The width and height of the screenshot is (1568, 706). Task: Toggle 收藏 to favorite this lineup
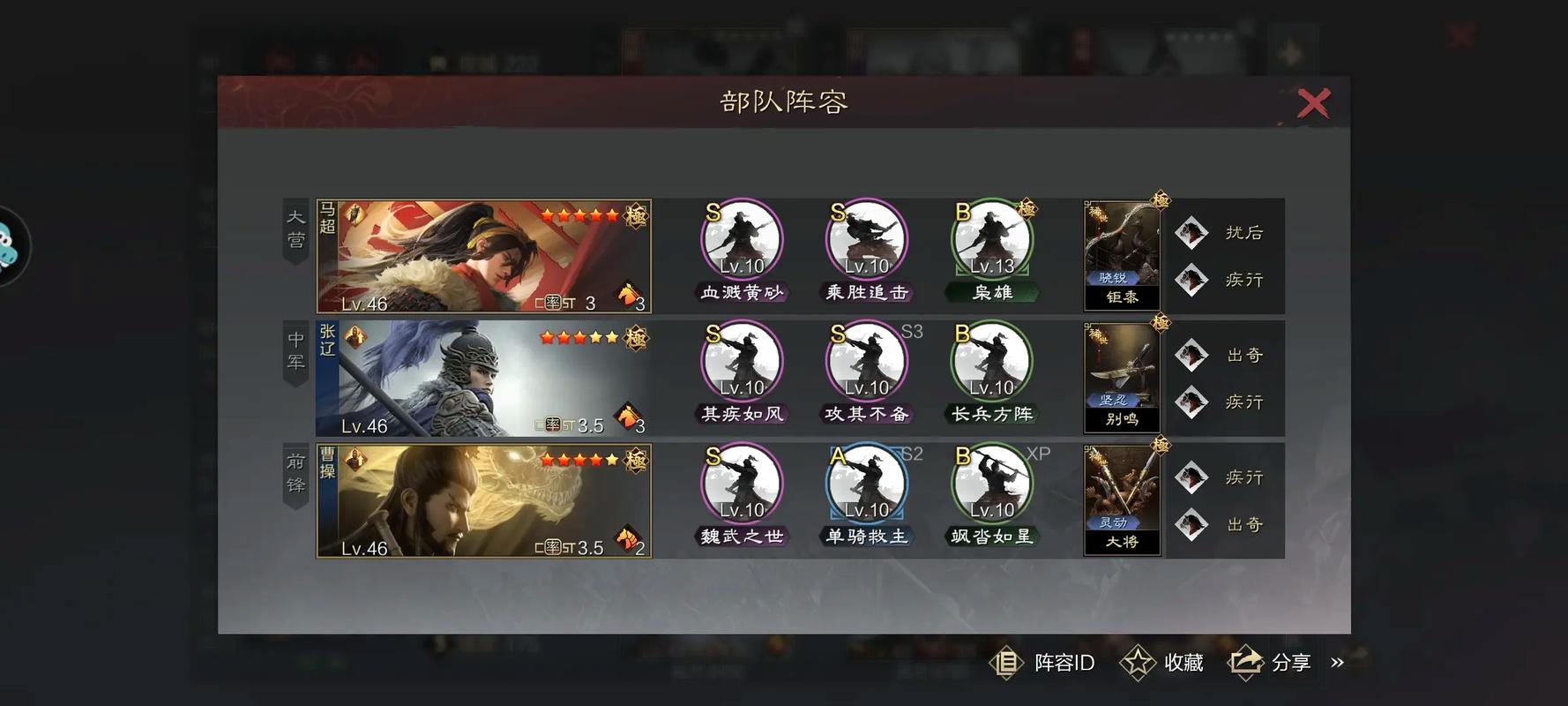[1161, 663]
